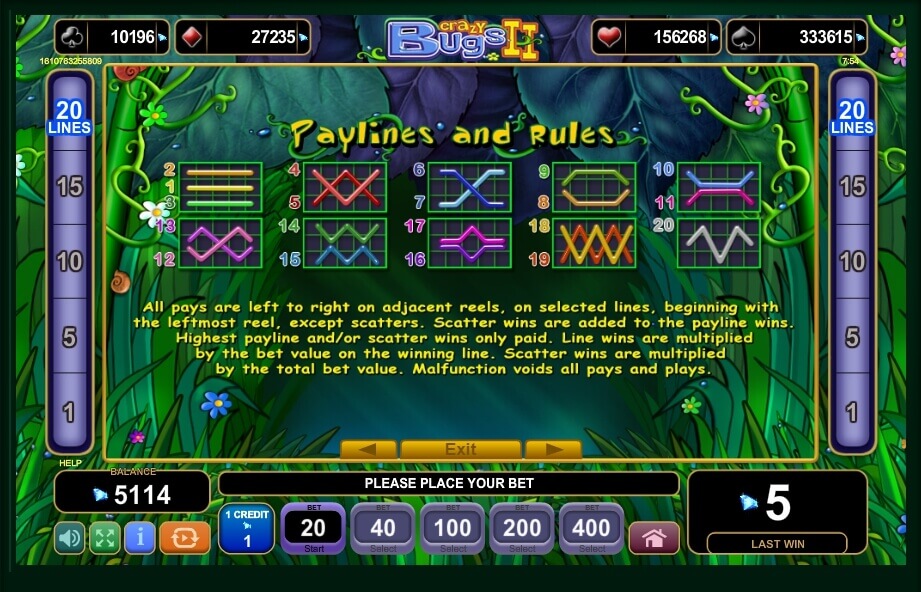Select 1 line on right panel

pyautogui.click(x=852, y=411)
